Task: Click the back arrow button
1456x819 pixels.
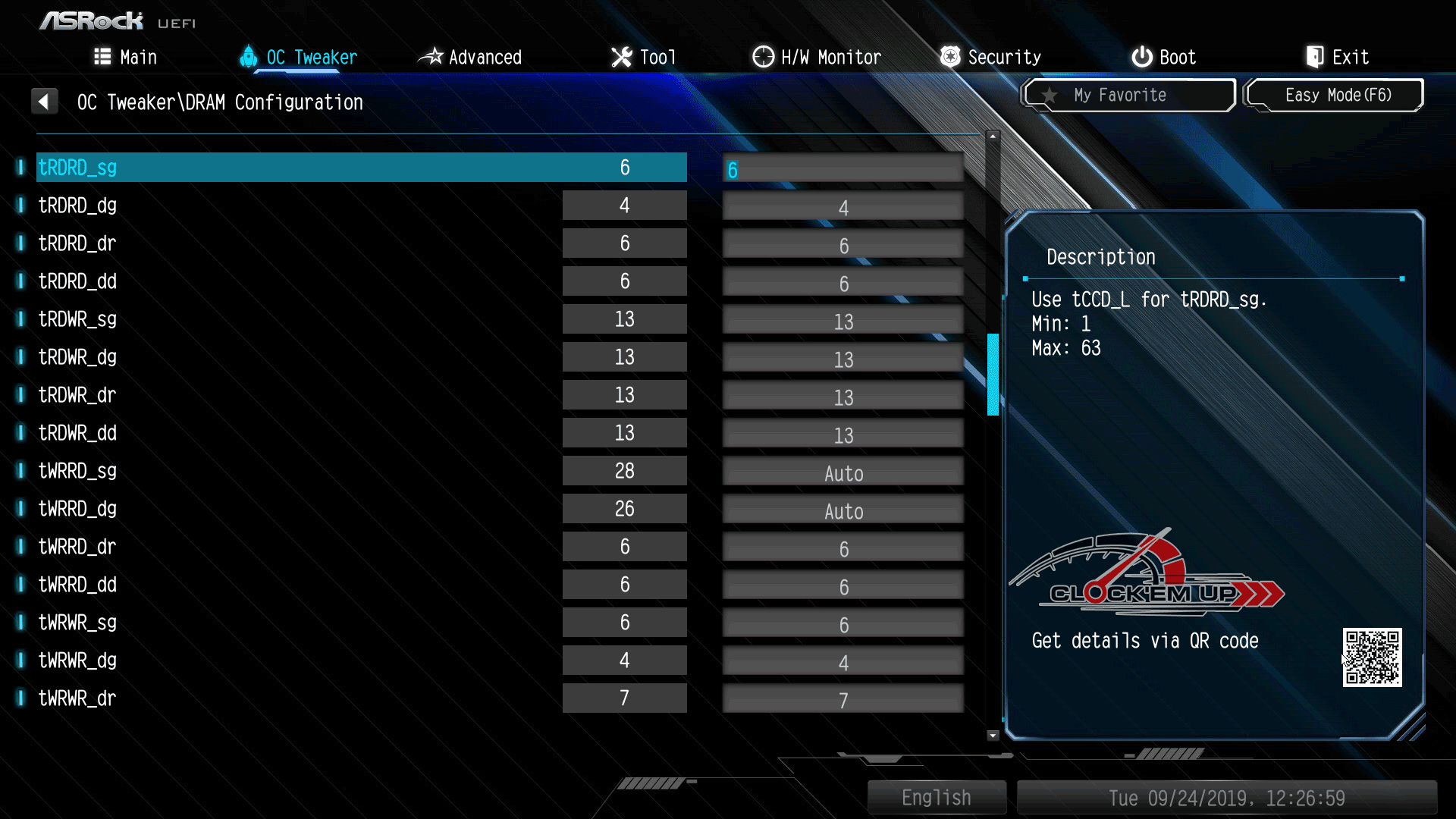Action: [x=45, y=102]
